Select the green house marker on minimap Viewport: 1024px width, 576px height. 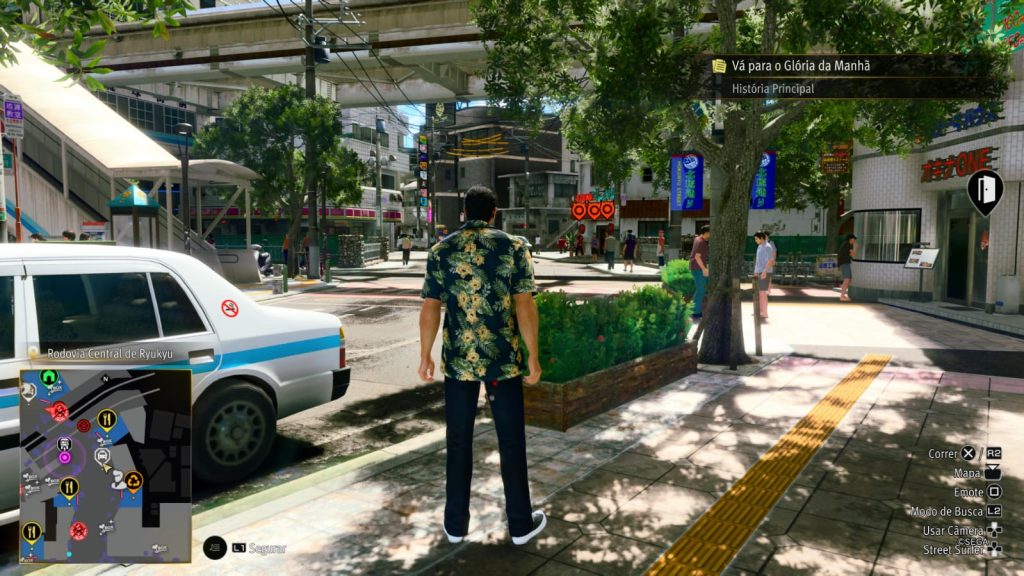pos(49,378)
